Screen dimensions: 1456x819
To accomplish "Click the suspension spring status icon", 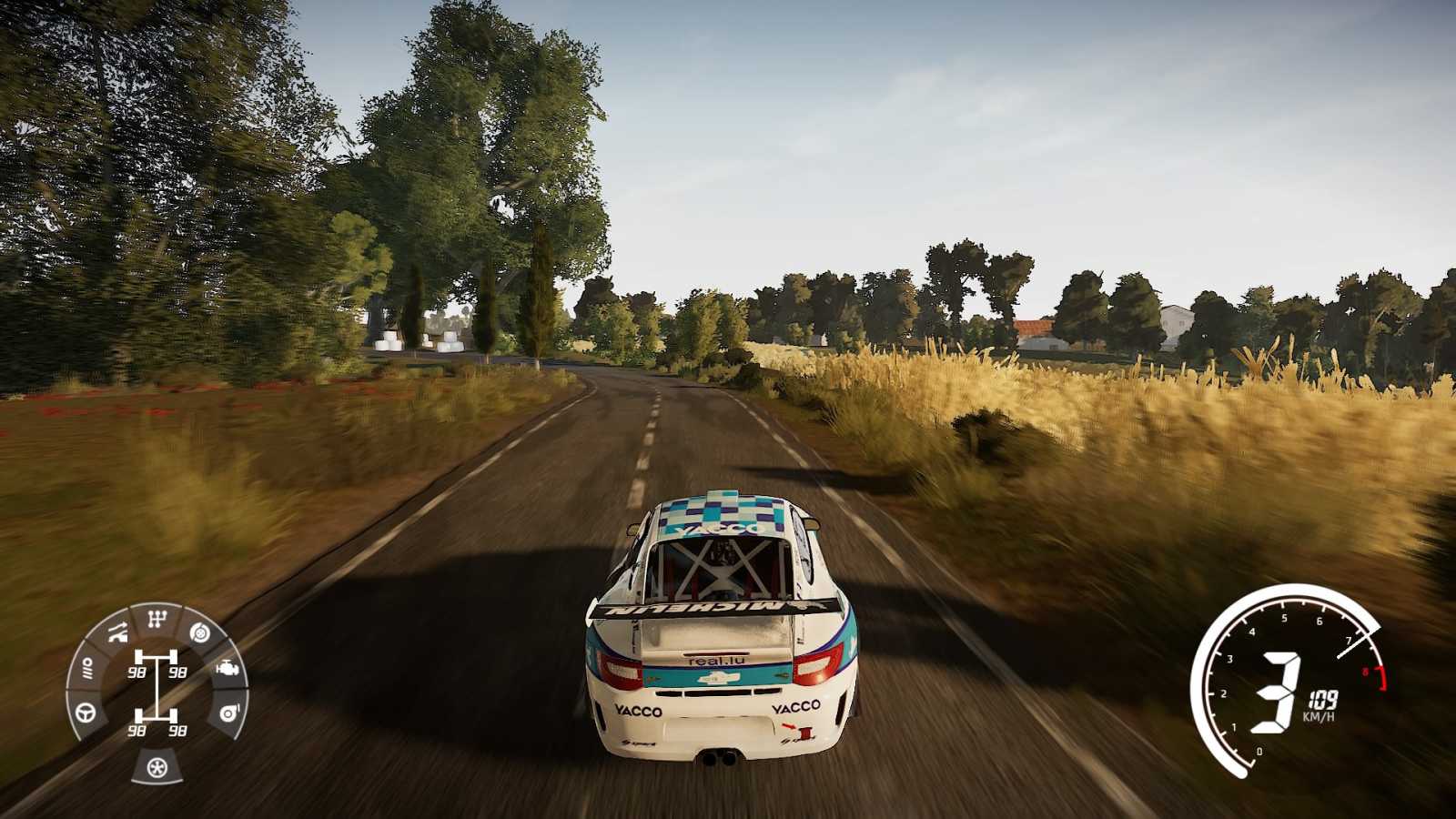I will click(x=87, y=671).
